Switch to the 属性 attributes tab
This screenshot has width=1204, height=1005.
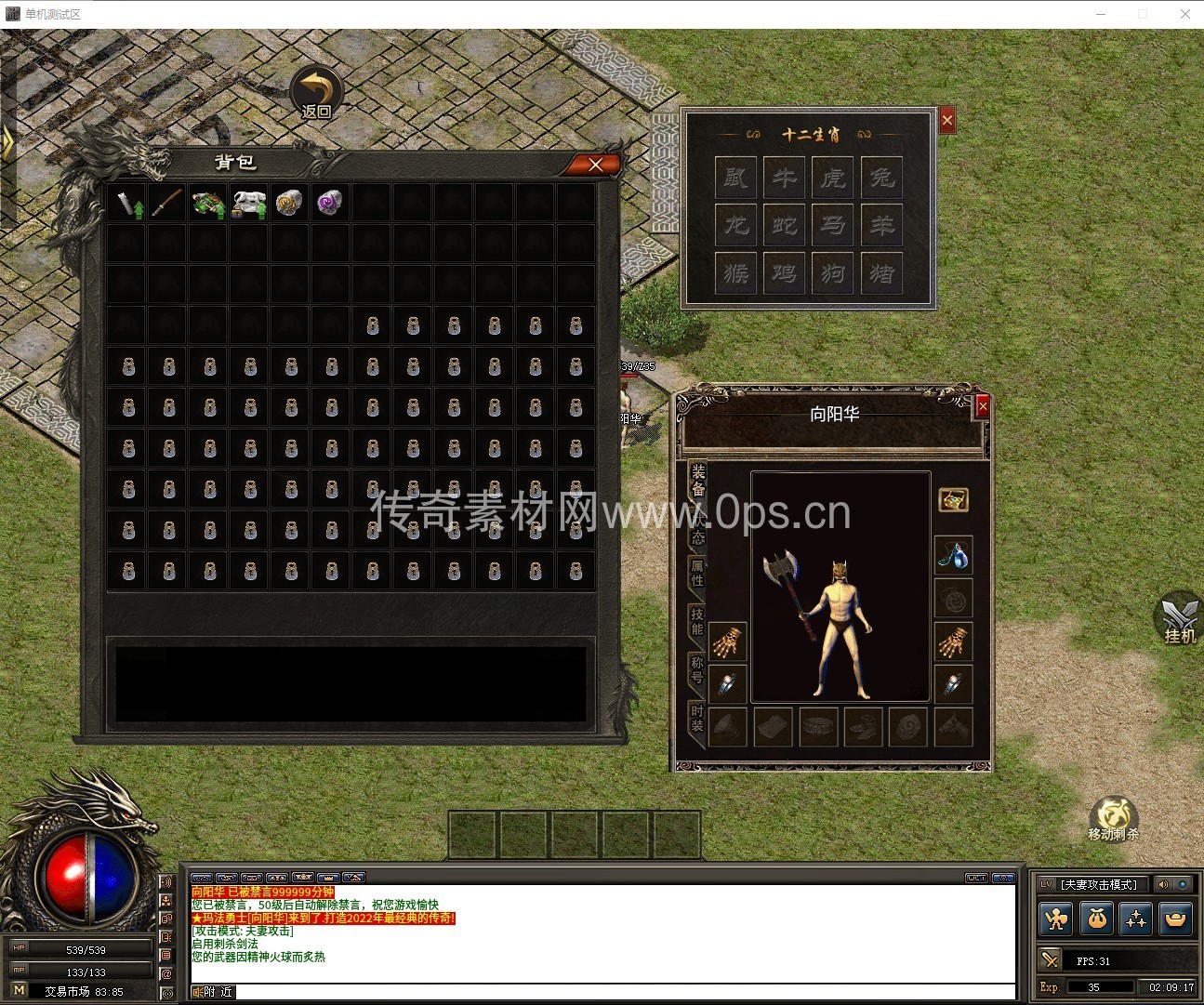click(x=697, y=572)
